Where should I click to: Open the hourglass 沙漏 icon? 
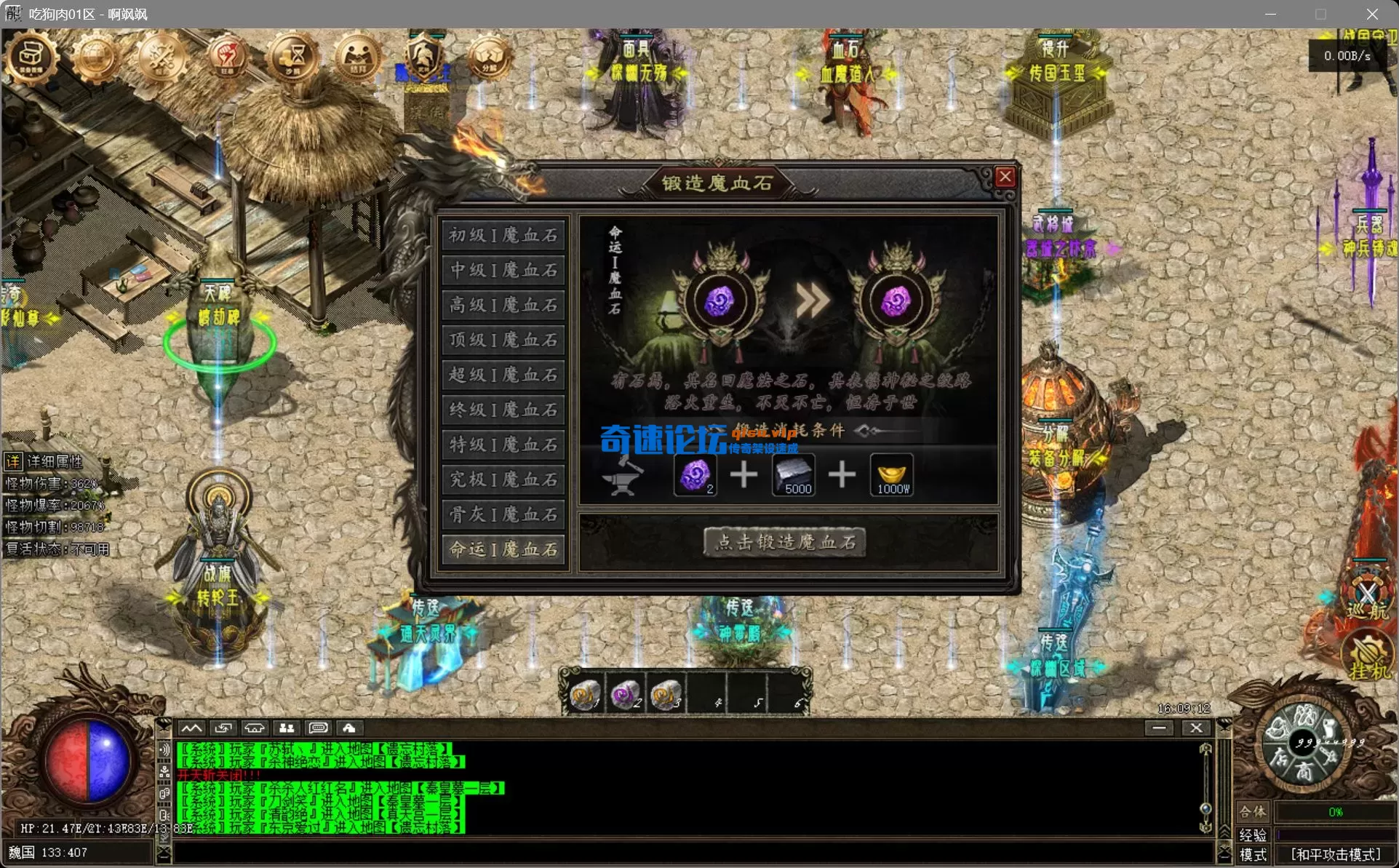[292, 57]
